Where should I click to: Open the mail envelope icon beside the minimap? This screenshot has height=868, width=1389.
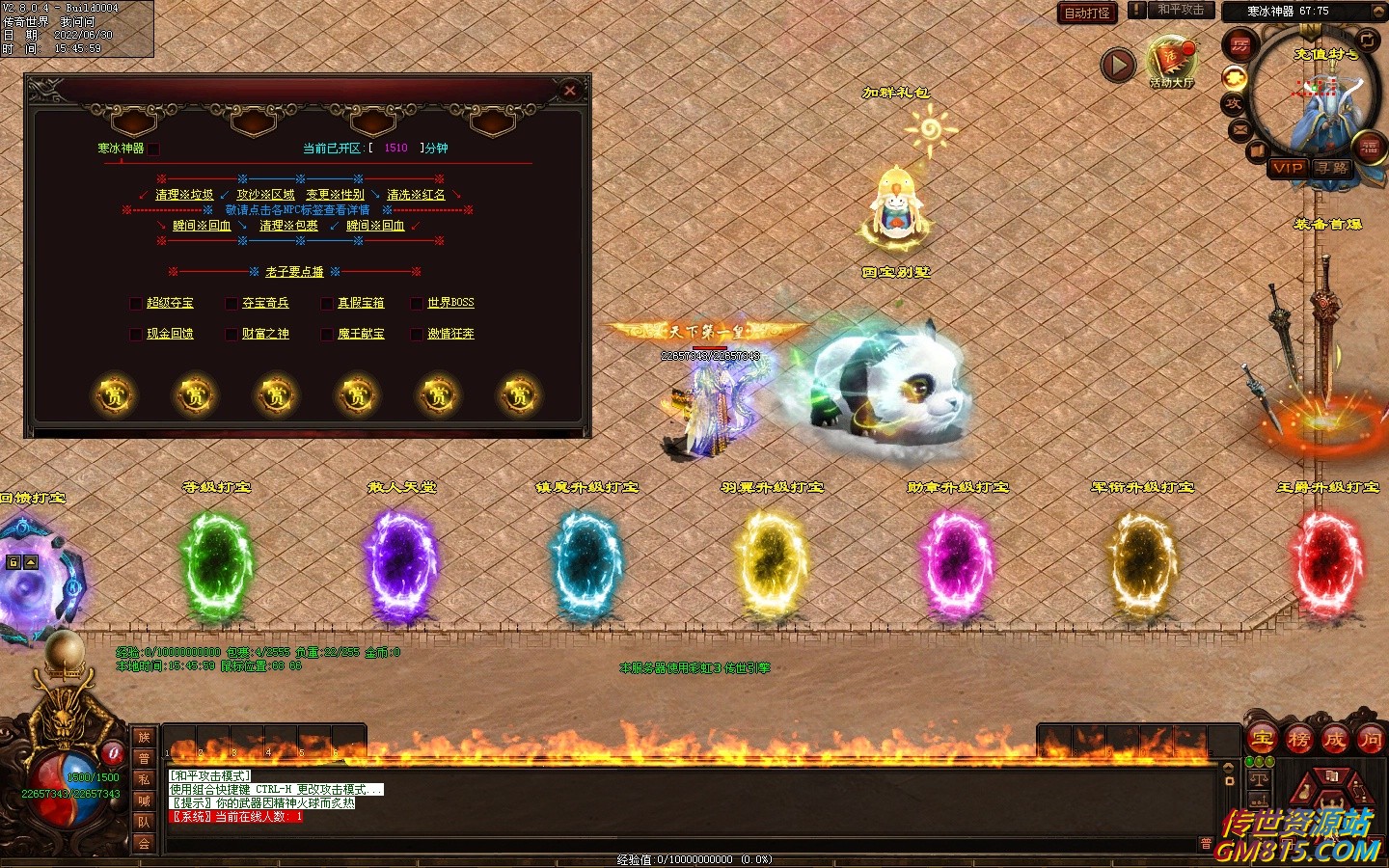tap(1240, 128)
